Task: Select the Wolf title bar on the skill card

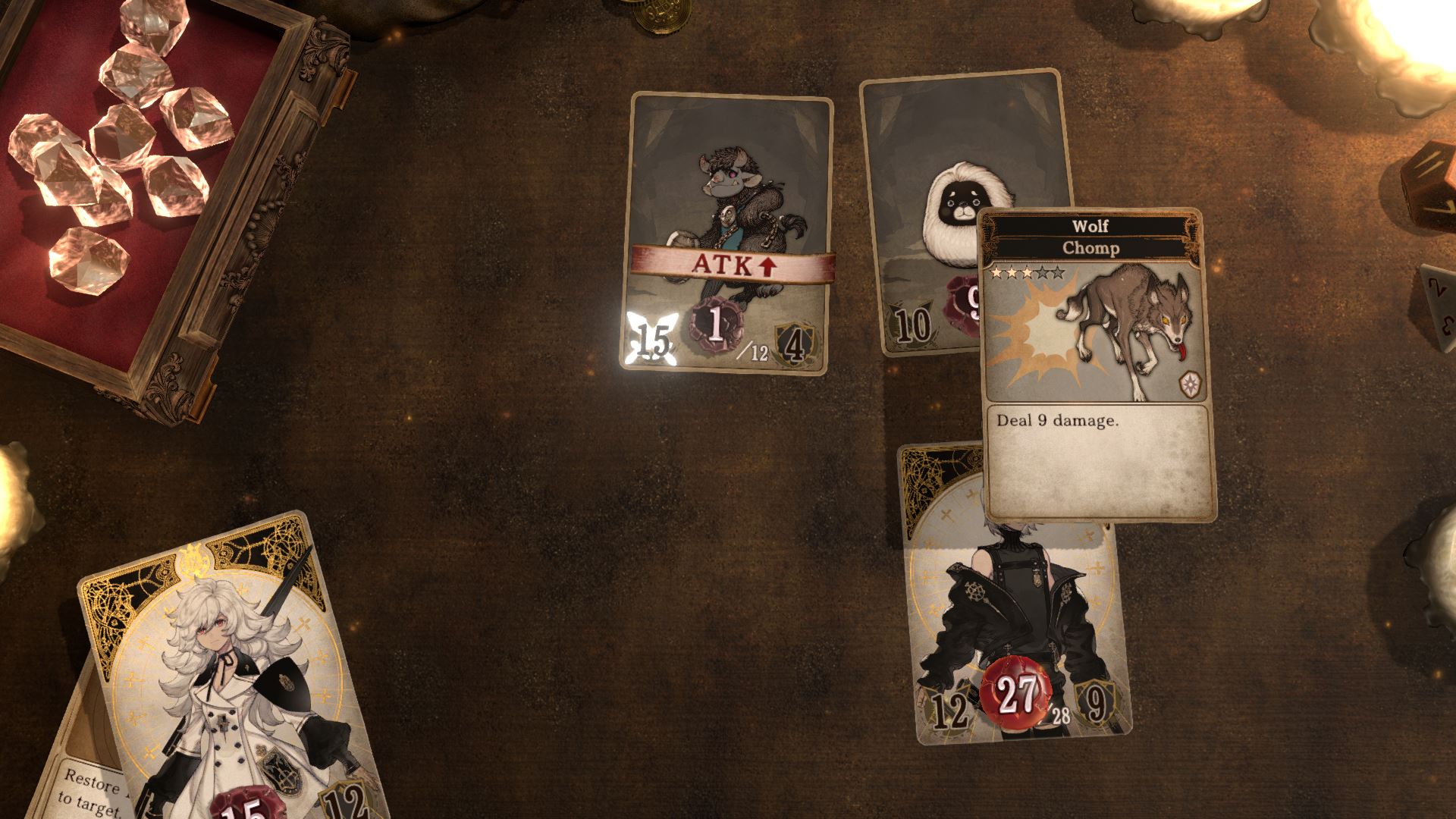Action: 1089,227
